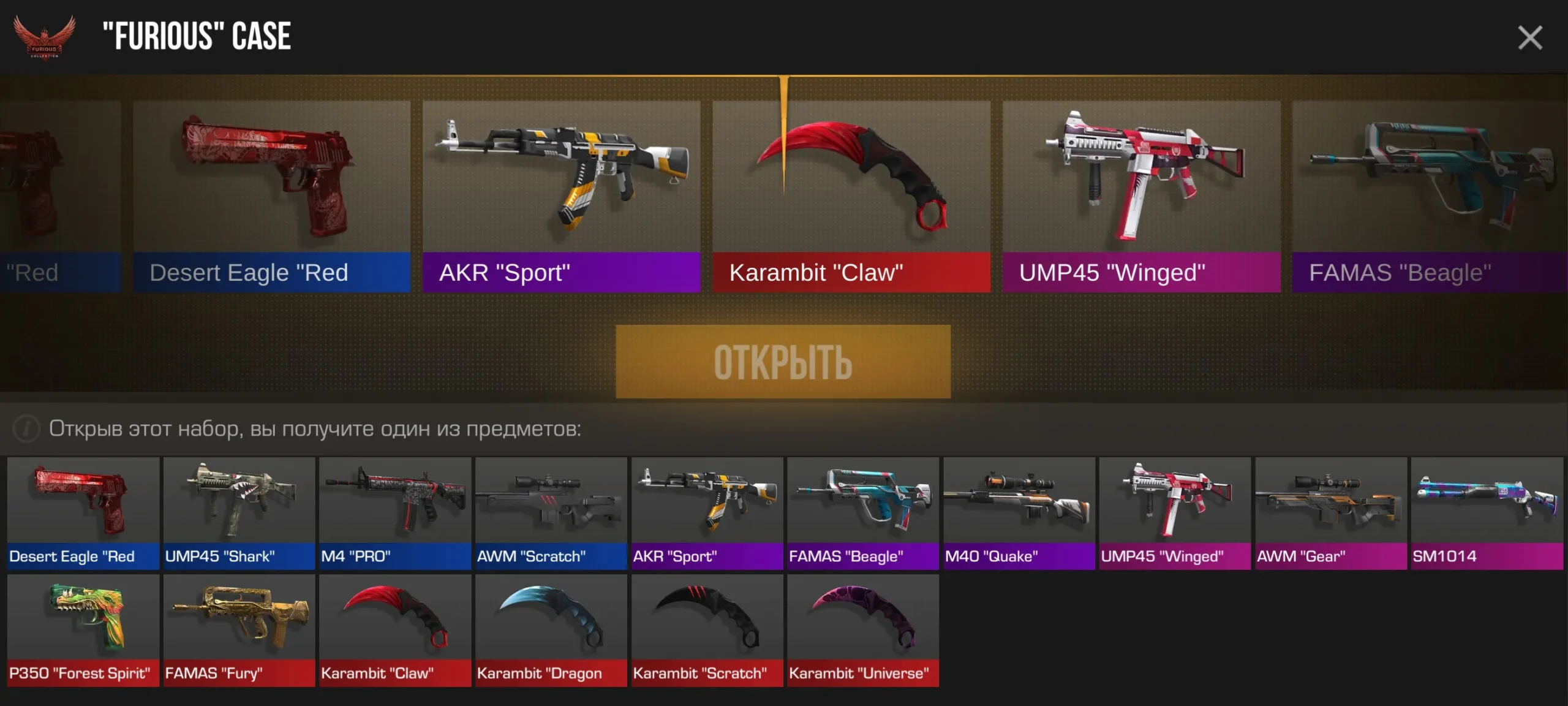
Task: Click the SM1014 shotgun tile
Action: [1487, 513]
